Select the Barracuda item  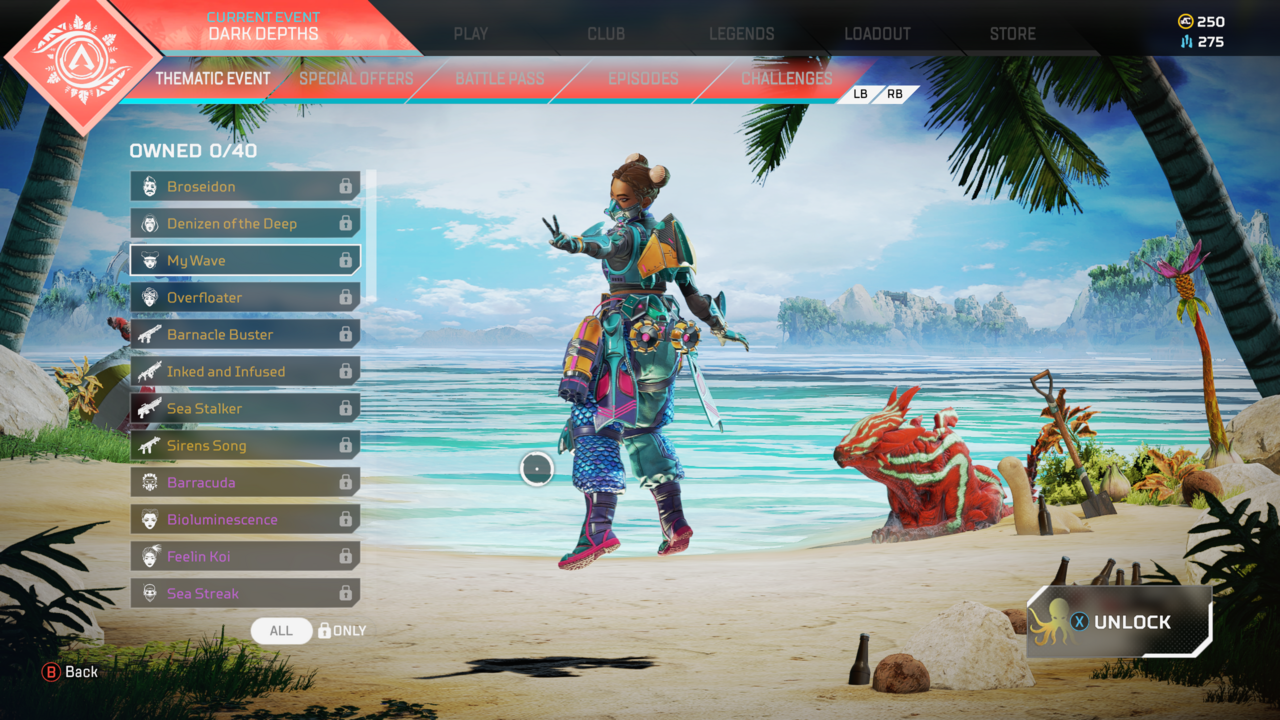pos(245,483)
